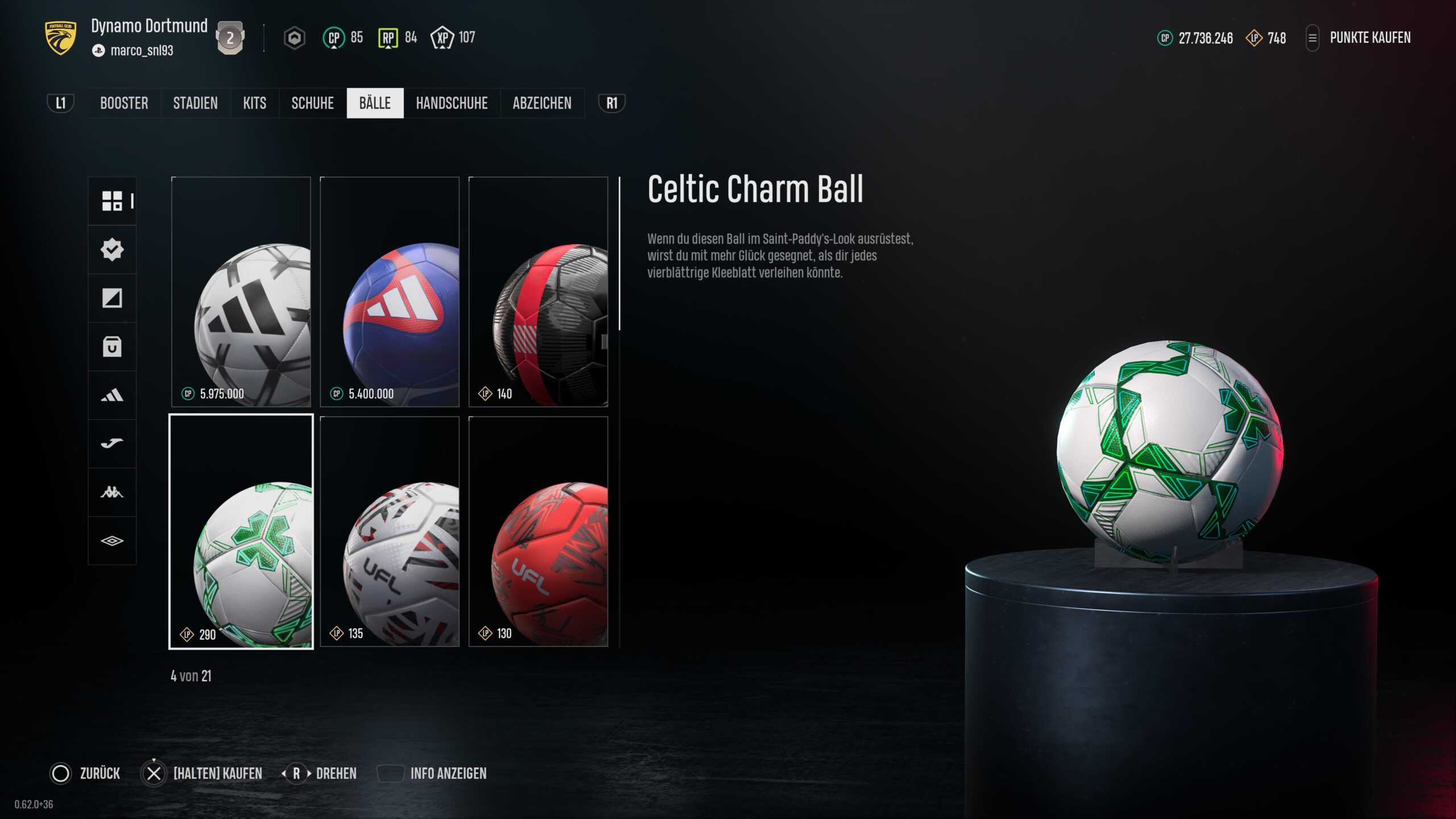Switch to the Booster tab
Image resolution: width=1456 pixels, height=819 pixels.
coord(124,103)
